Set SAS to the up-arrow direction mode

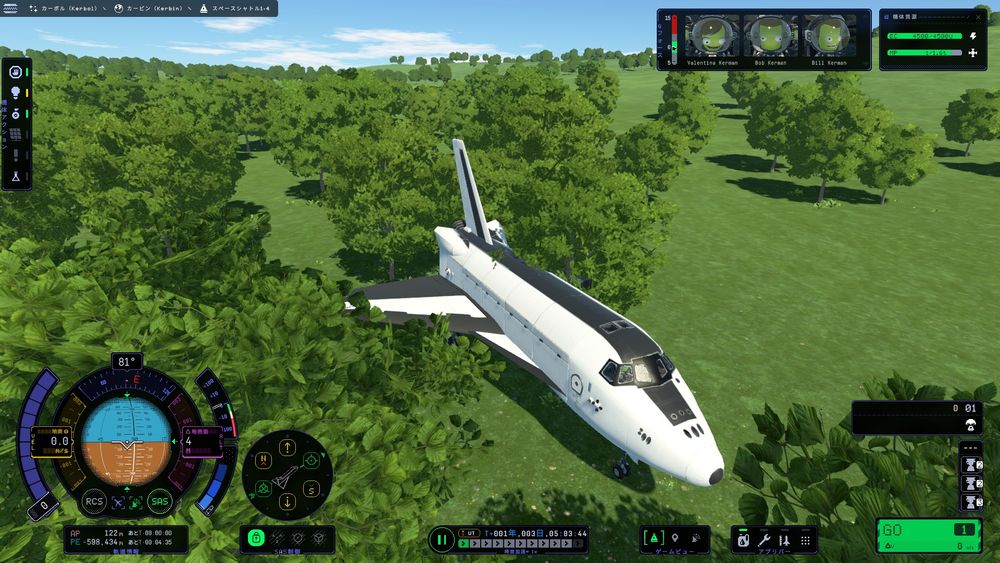pyautogui.click(x=288, y=447)
